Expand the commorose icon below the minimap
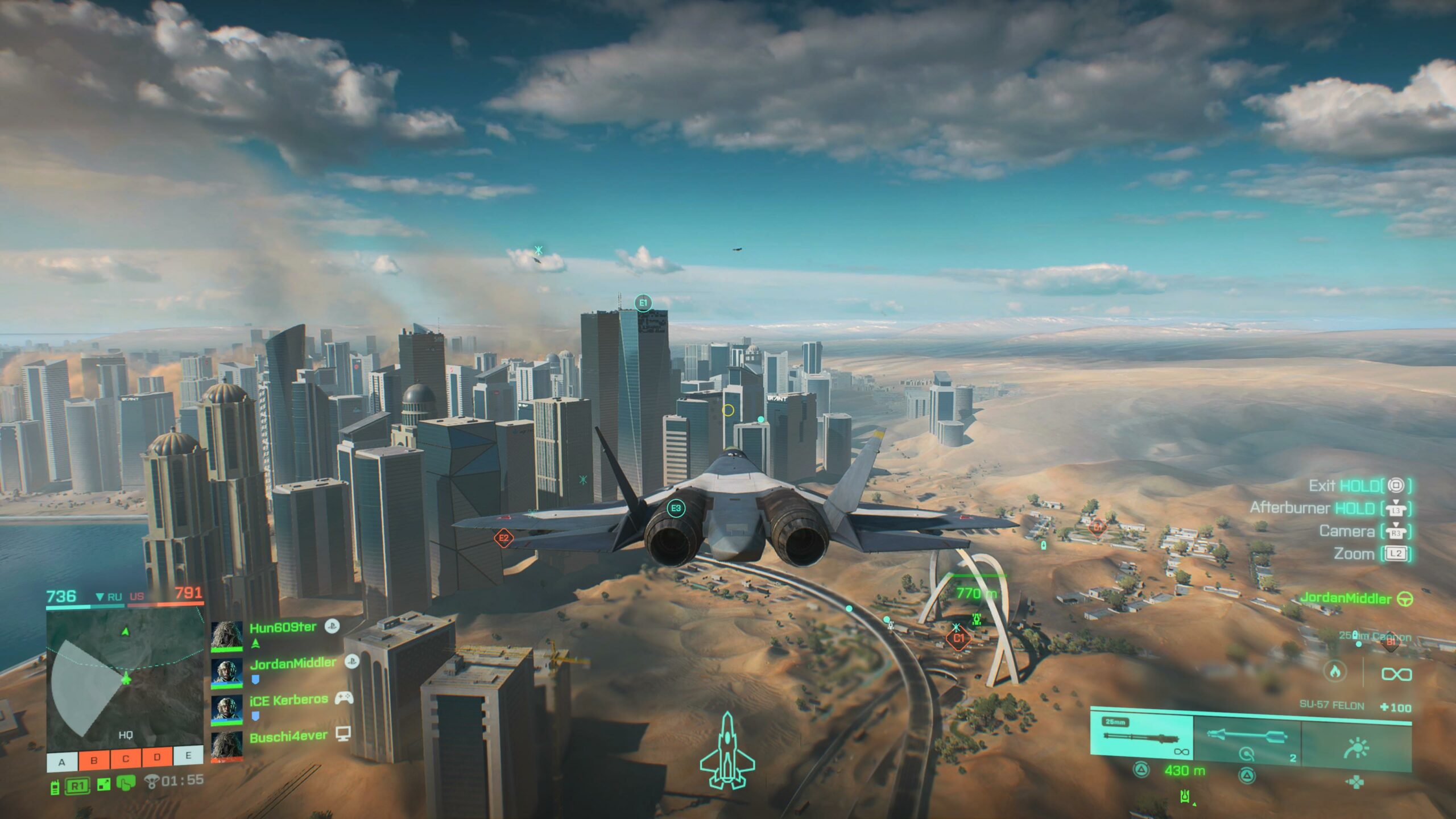 (x=125, y=784)
